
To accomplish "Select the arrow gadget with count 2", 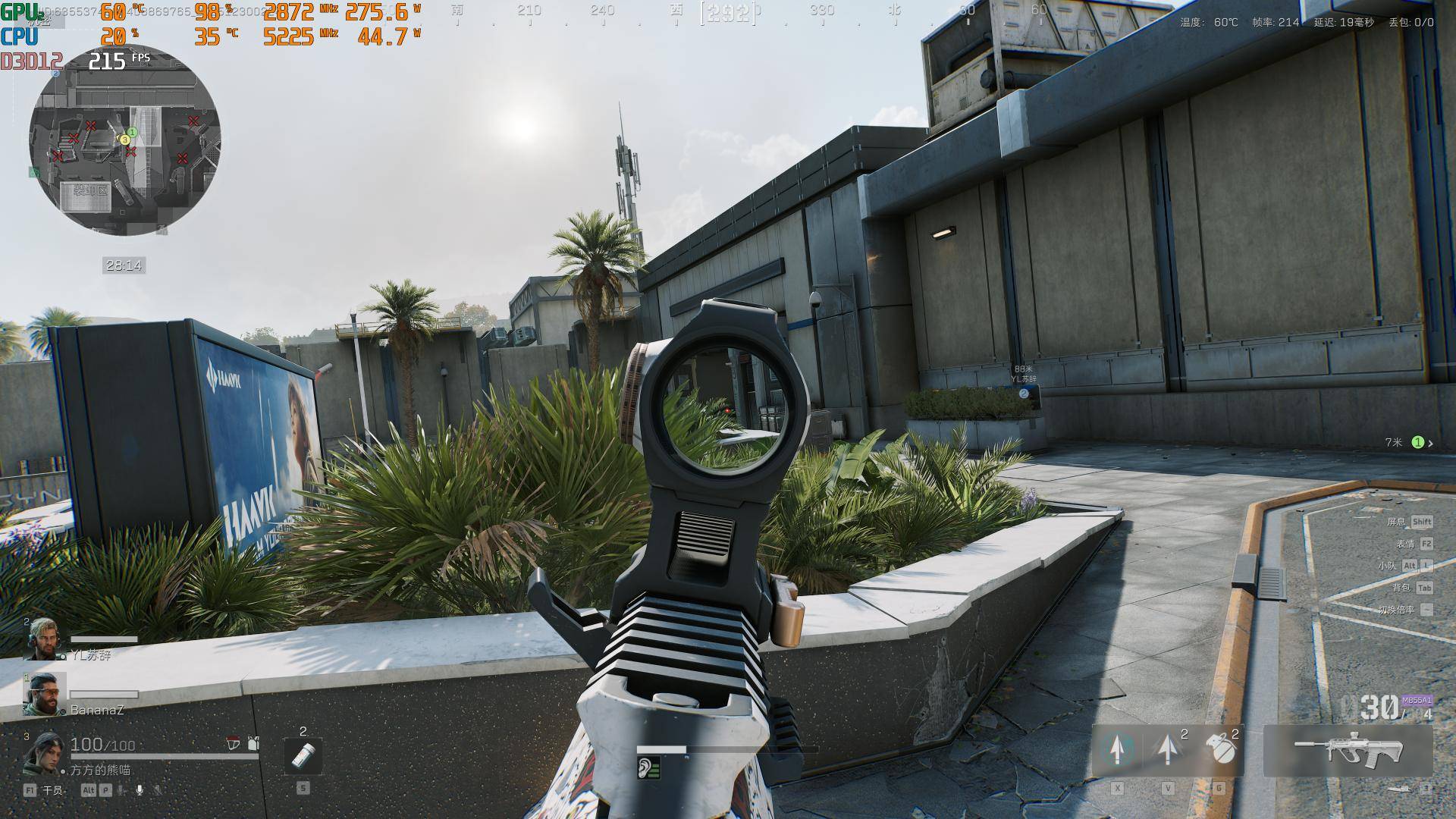I will (1169, 749).
